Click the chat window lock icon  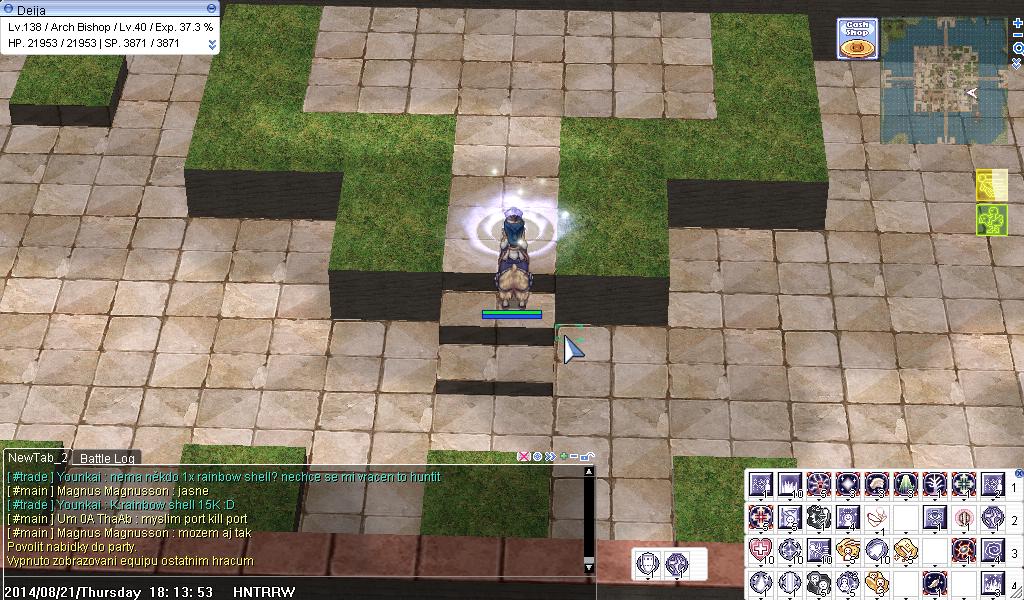point(585,456)
